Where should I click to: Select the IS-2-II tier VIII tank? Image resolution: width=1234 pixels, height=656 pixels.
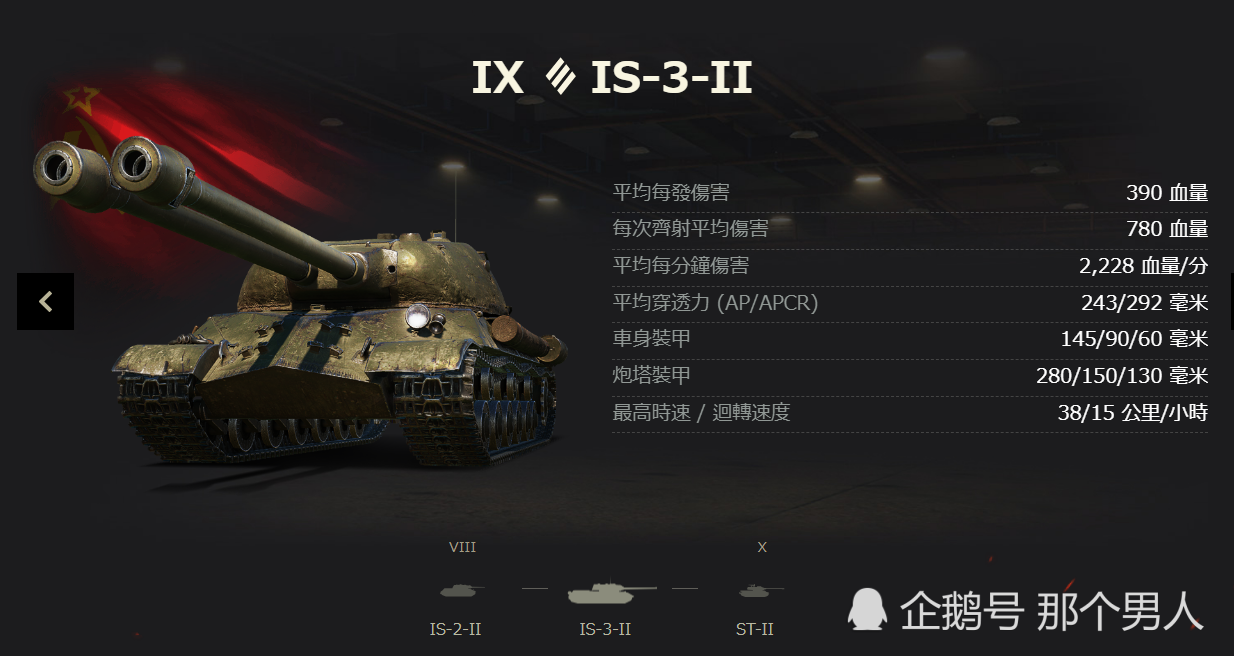pyautogui.click(x=459, y=592)
